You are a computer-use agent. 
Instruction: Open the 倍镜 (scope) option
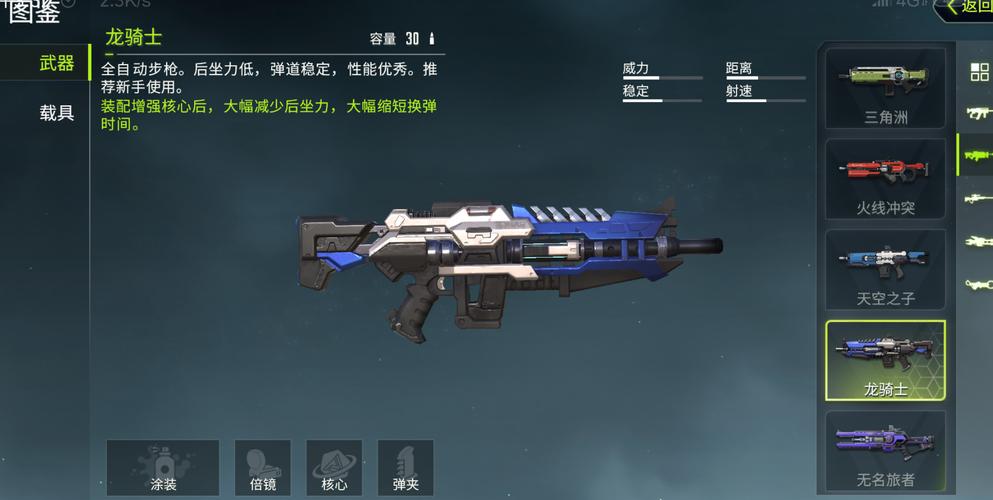tap(263, 468)
